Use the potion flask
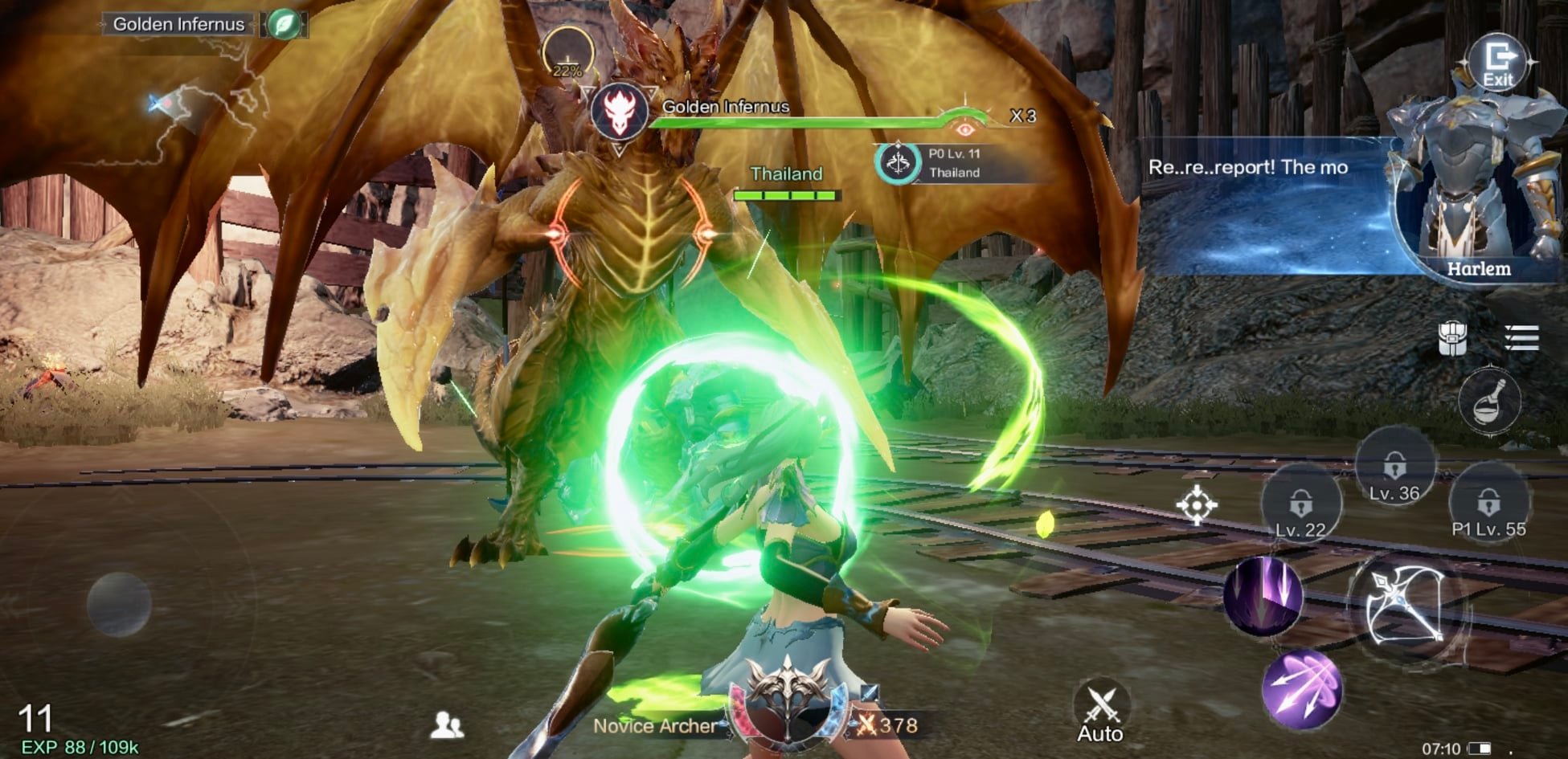The image size is (1568, 759). tap(1489, 402)
